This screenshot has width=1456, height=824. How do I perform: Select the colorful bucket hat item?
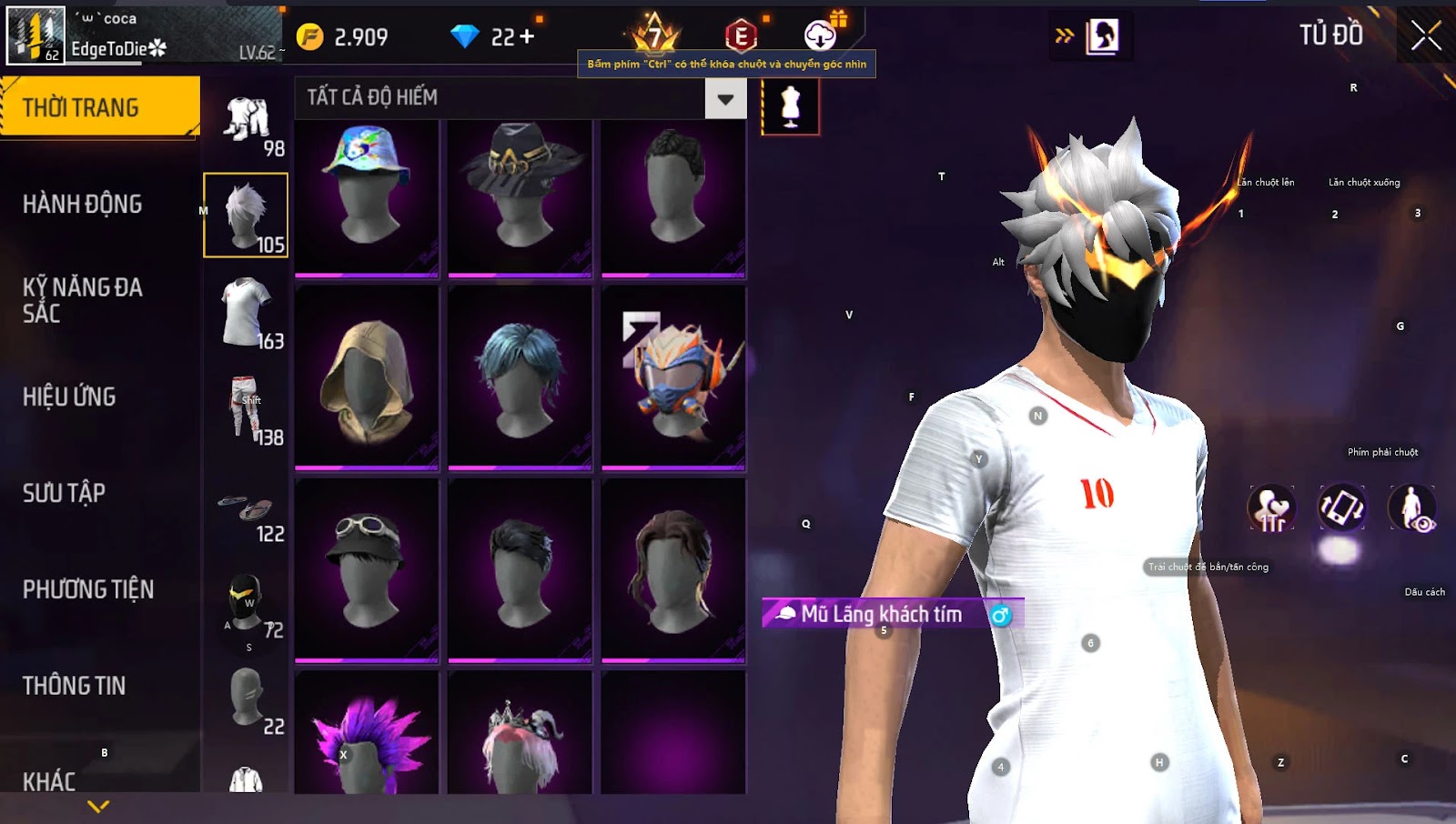point(367,196)
